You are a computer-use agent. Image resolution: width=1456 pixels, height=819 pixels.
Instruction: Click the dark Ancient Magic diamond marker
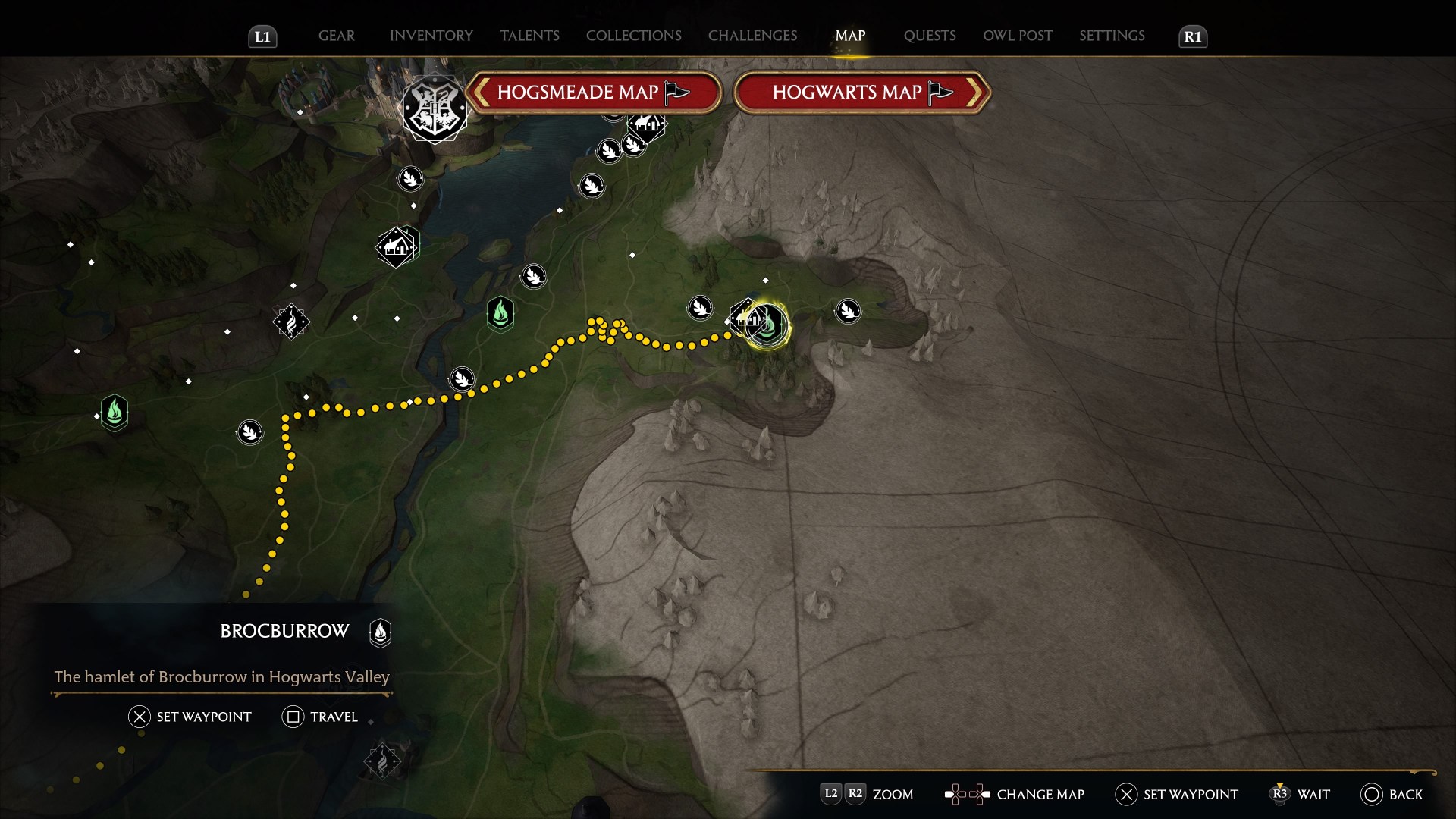coord(291,322)
